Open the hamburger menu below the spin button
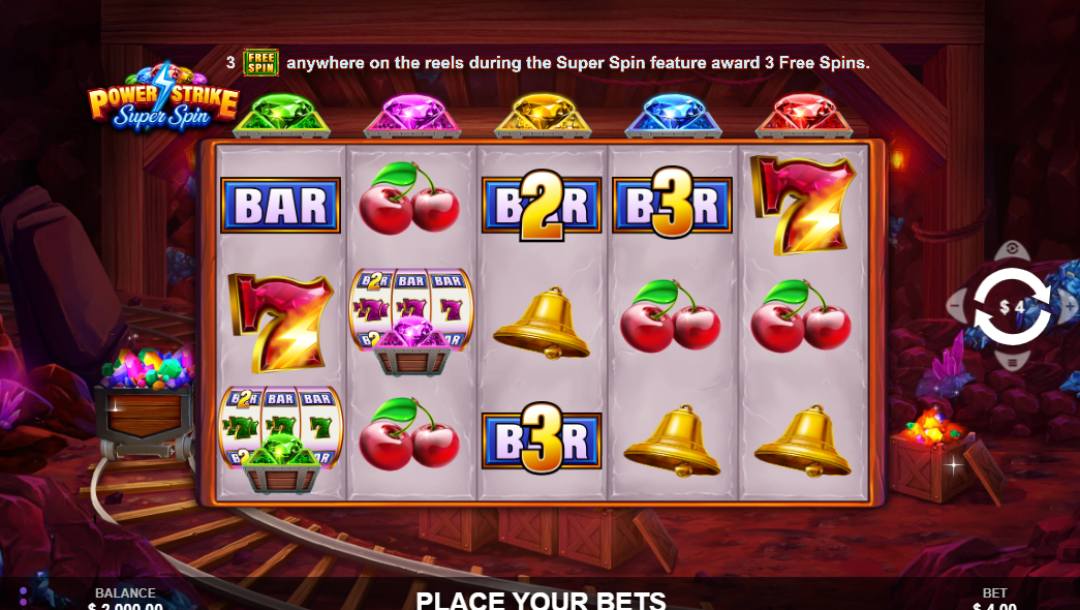This screenshot has width=1080, height=610. (x=1012, y=362)
